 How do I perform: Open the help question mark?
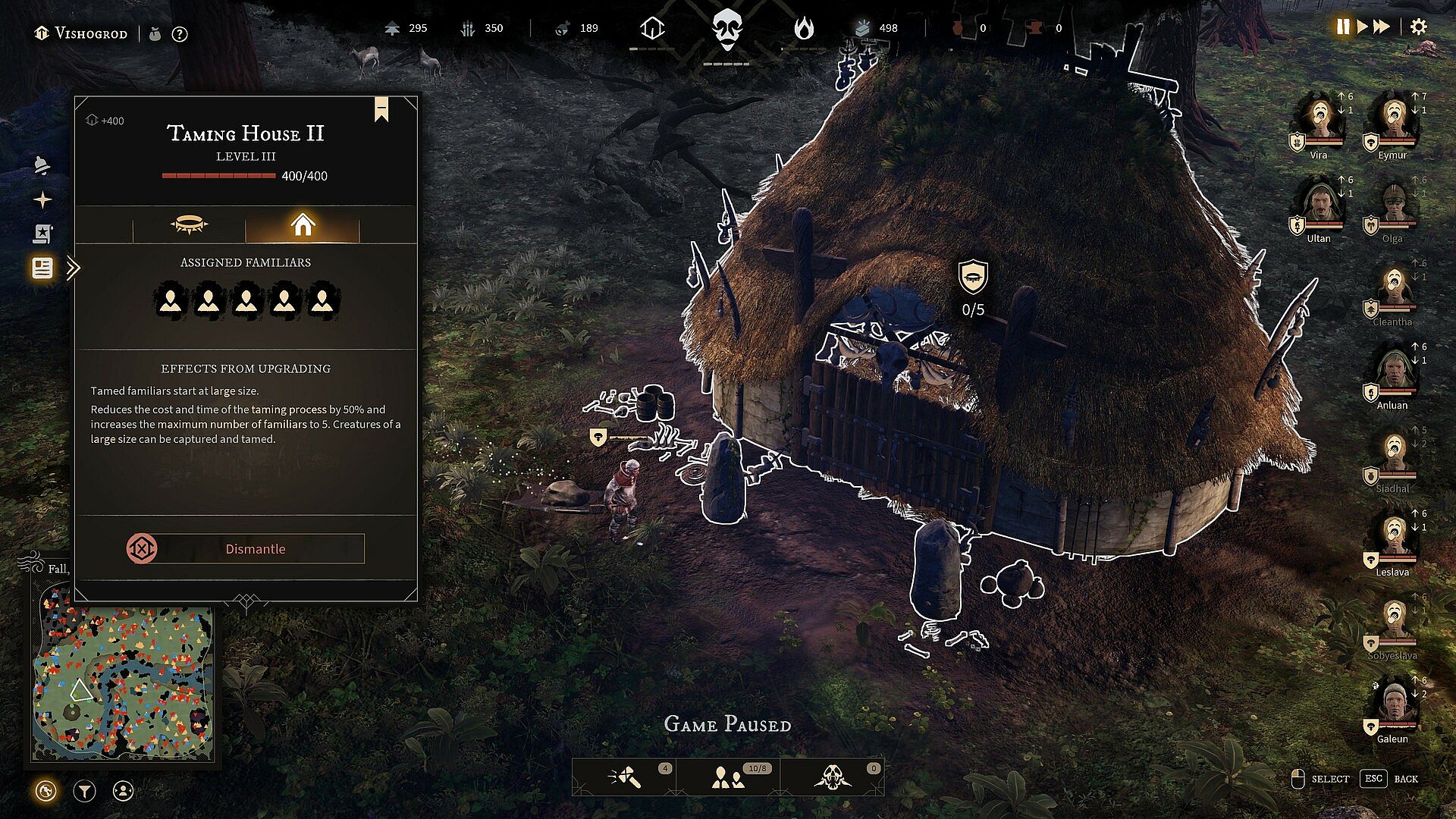click(180, 34)
